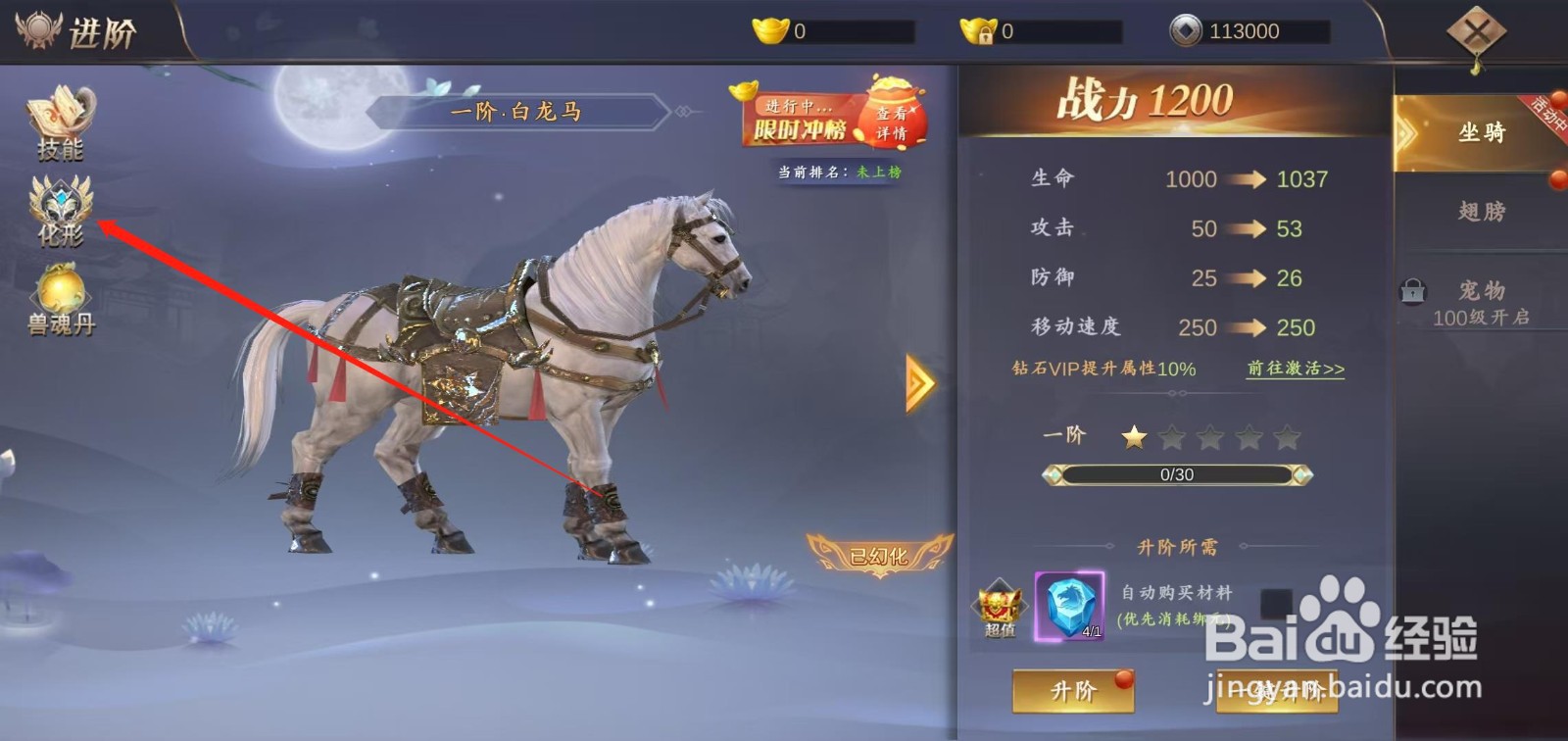The width and height of the screenshot is (1568, 741).
Task: Click the right arrow of the 0/30 progress bar
Action: coord(1300,474)
